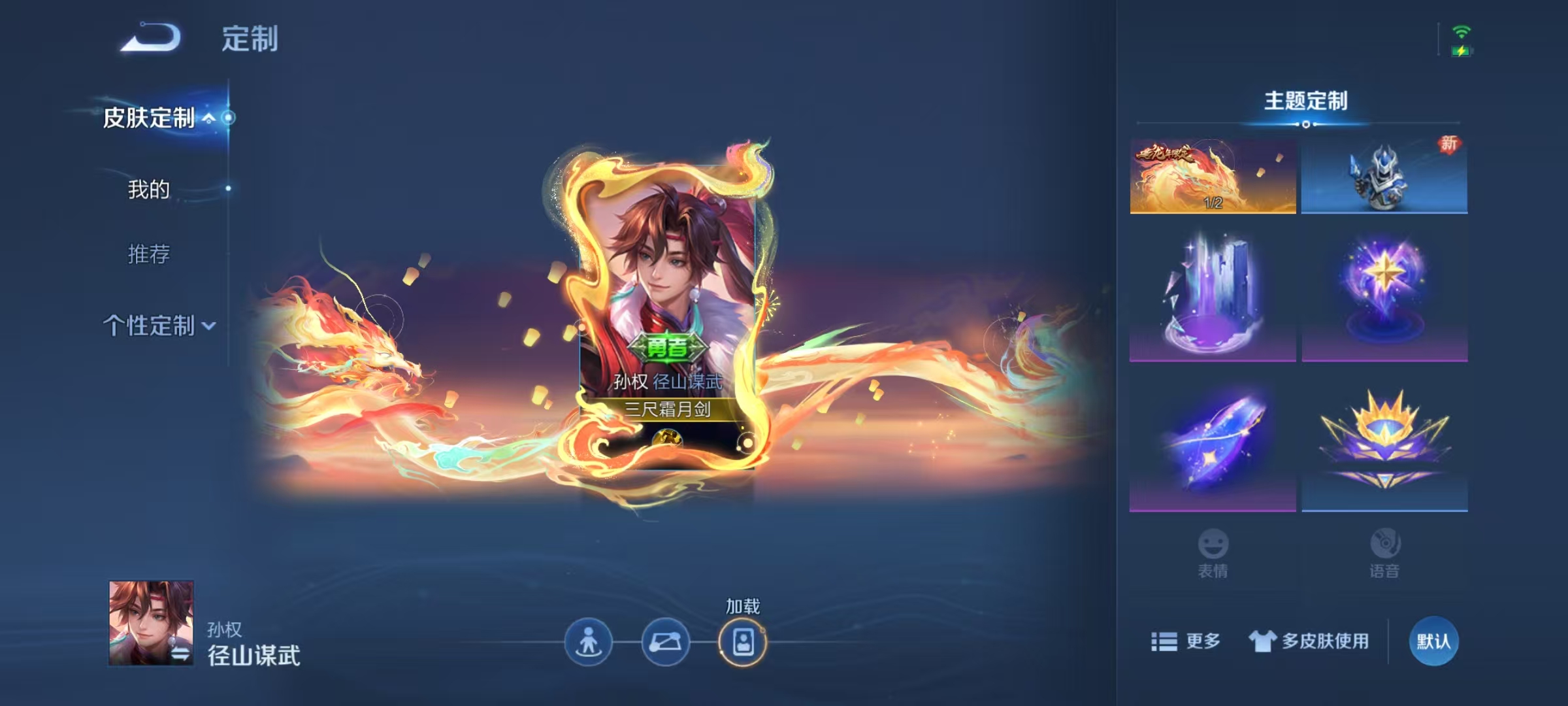Open the 表情 emote option

(x=1213, y=553)
